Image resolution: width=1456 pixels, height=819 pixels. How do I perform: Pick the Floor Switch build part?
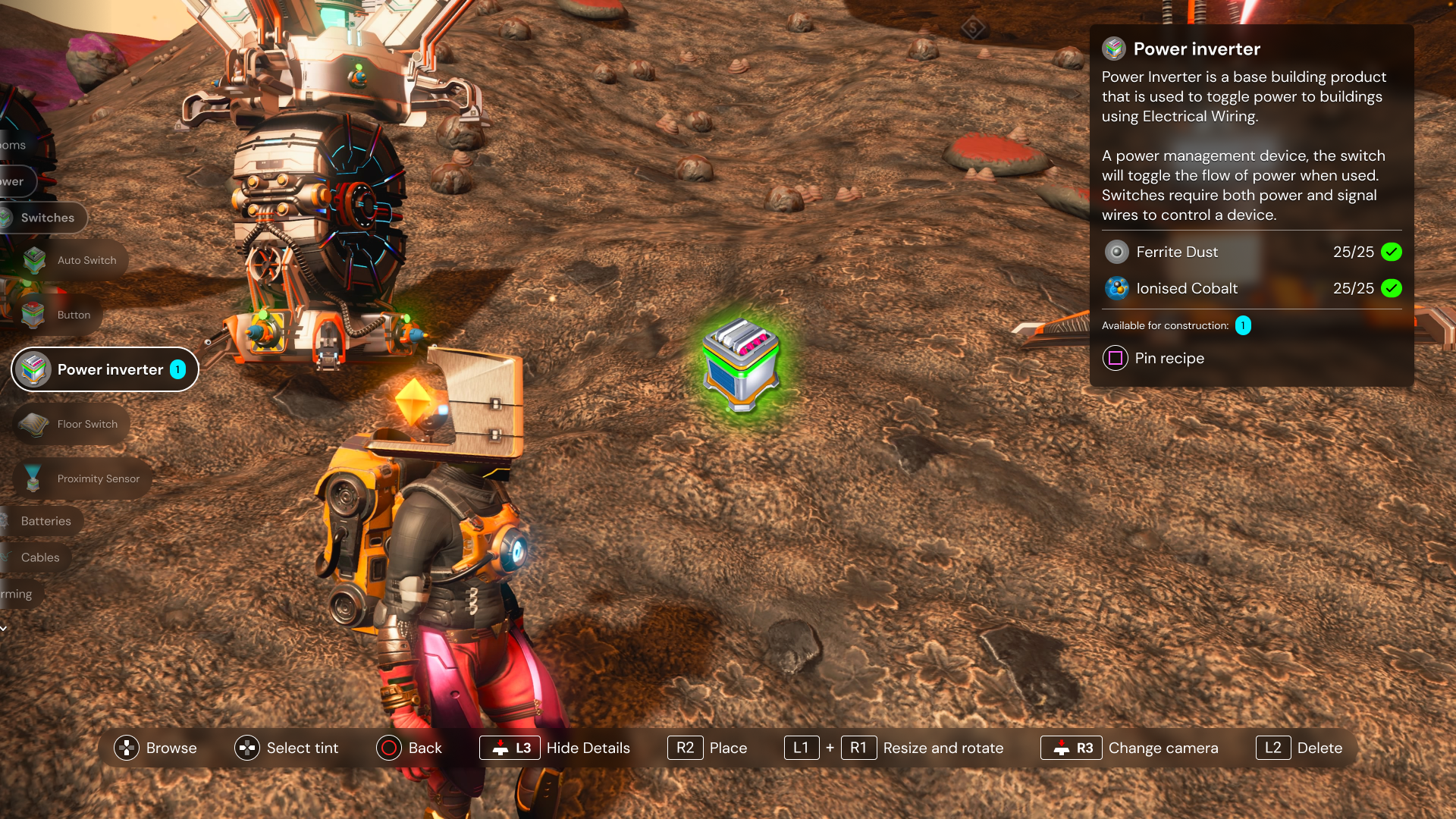[x=72, y=424]
